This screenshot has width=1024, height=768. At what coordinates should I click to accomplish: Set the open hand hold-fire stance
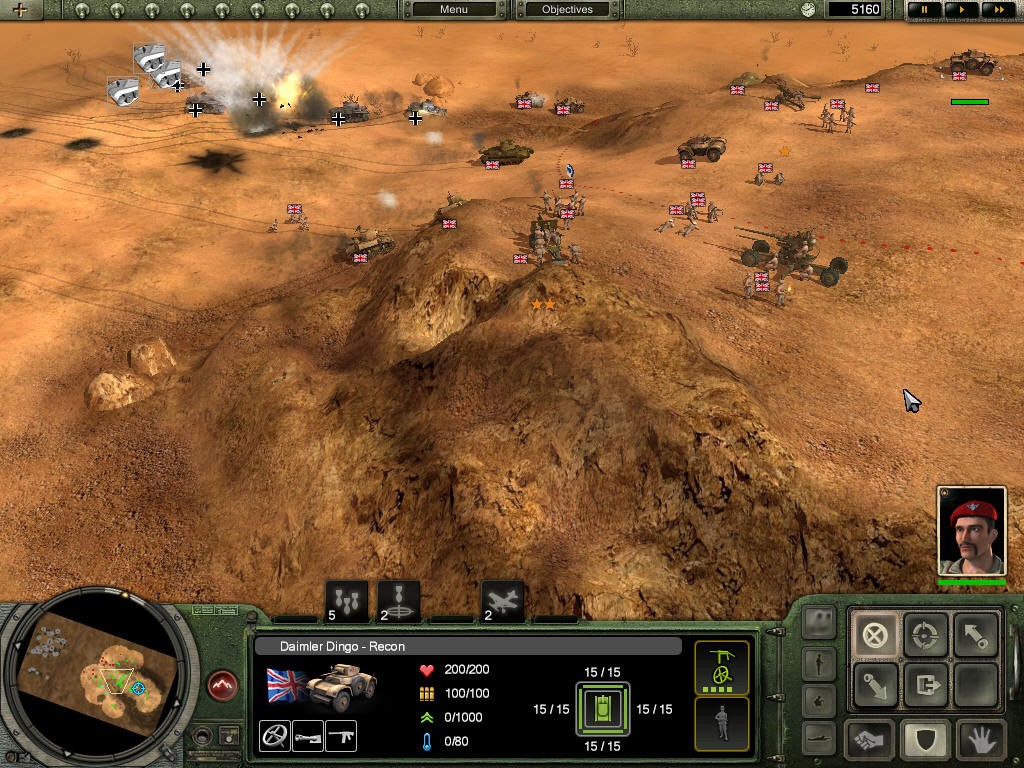(x=977, y=740)
